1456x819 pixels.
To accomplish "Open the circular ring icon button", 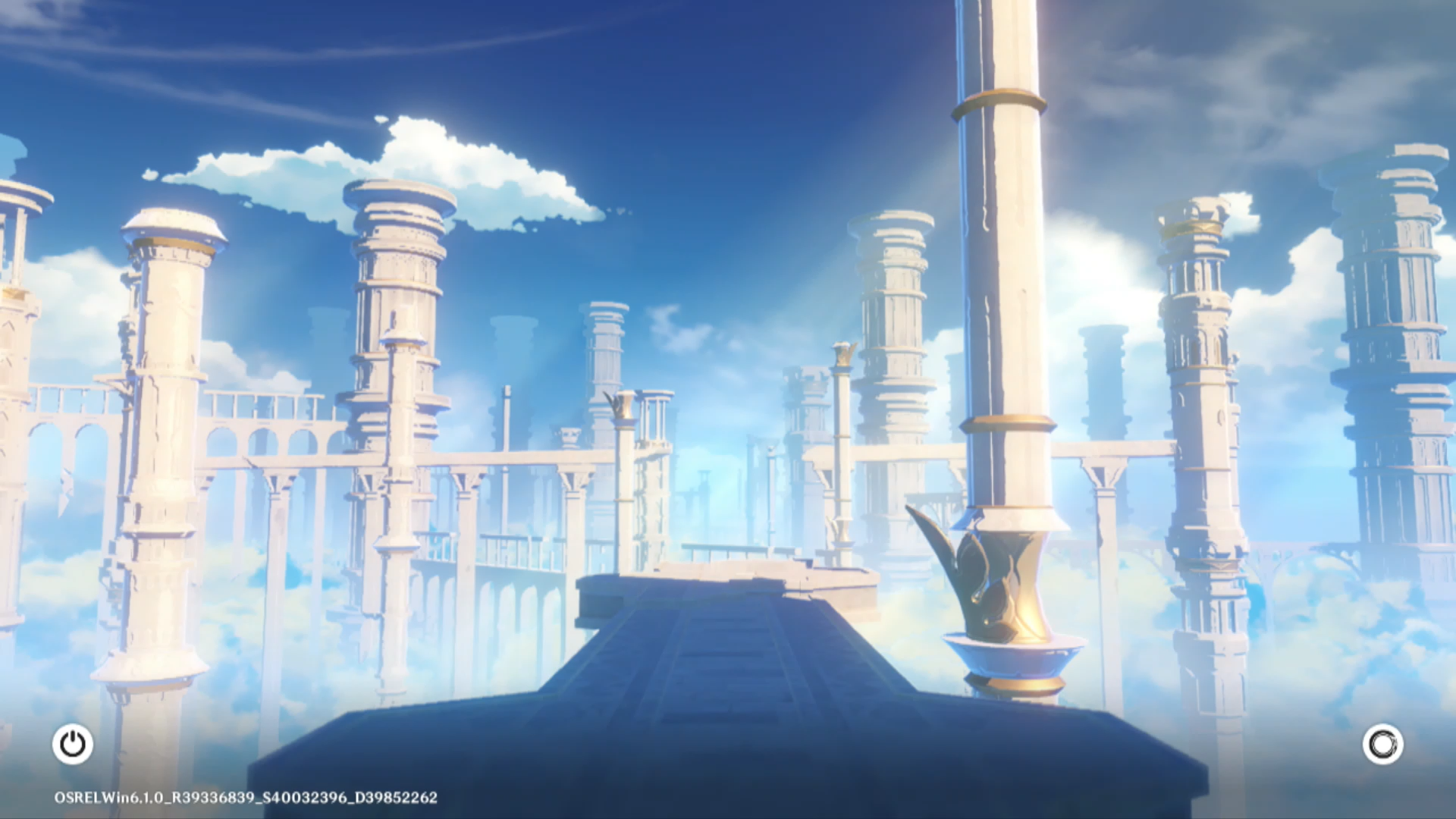I will point(1382,744).
